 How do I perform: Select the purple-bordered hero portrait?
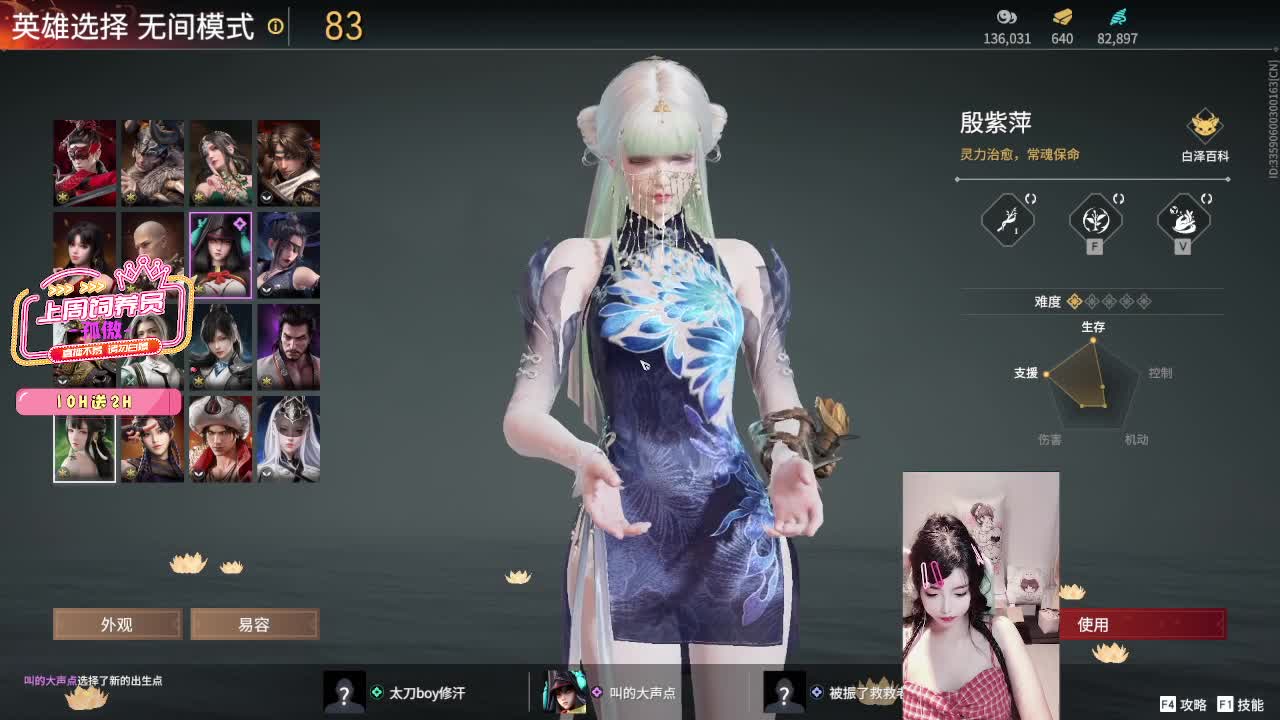220,254
